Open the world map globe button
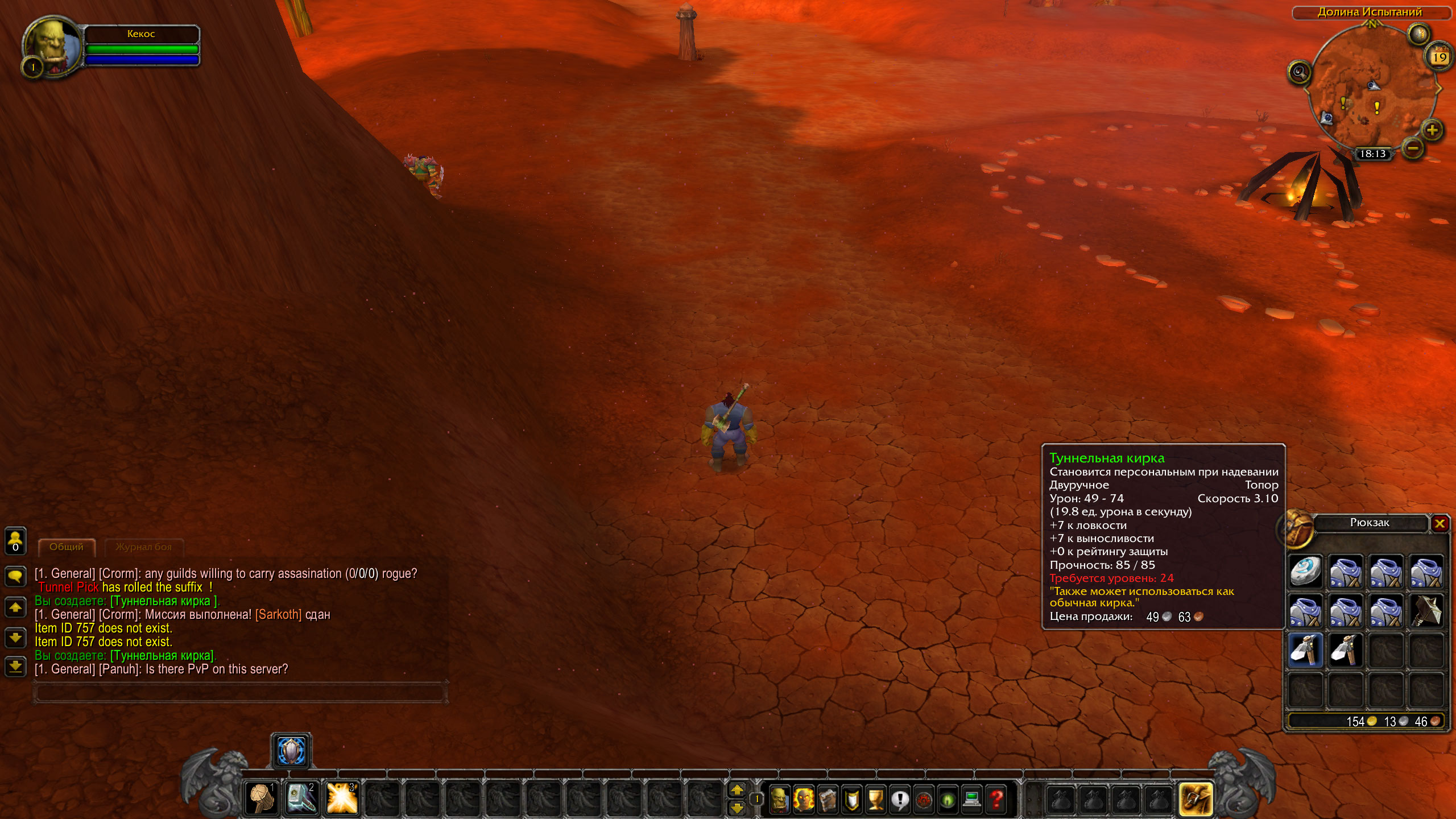Image resolution: width=1456 pixels, height=819 pixels. [x=1418, y=34]
